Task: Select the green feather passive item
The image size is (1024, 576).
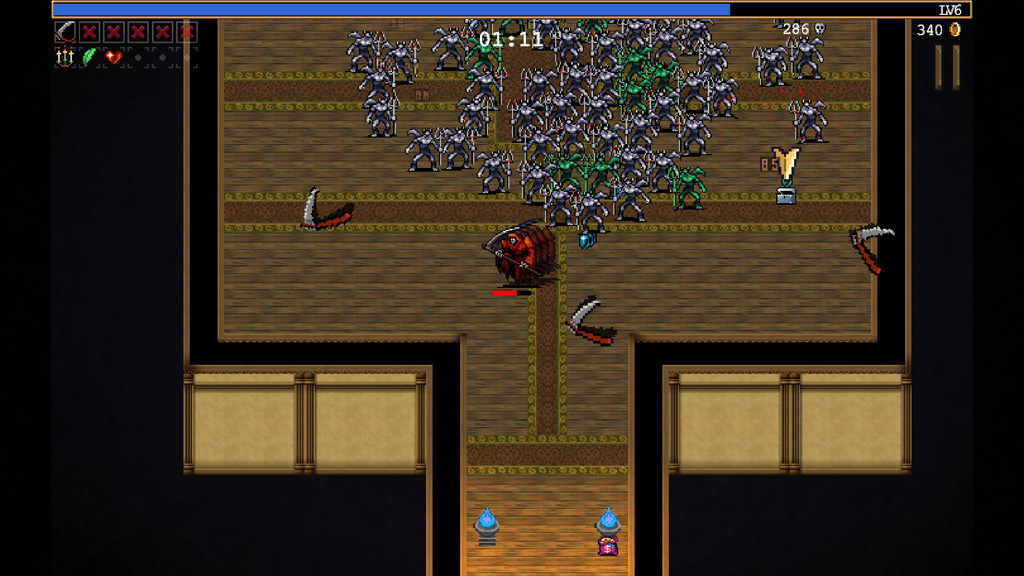Action: (89, 57)
